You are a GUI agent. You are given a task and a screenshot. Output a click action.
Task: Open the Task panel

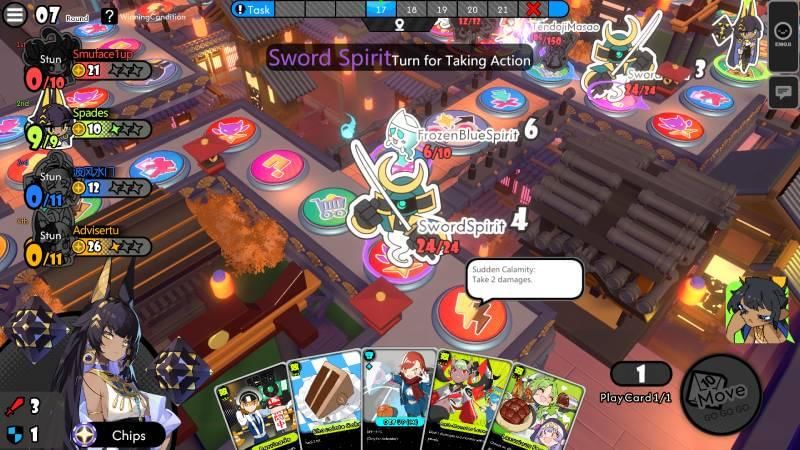(x=253, y=9)
